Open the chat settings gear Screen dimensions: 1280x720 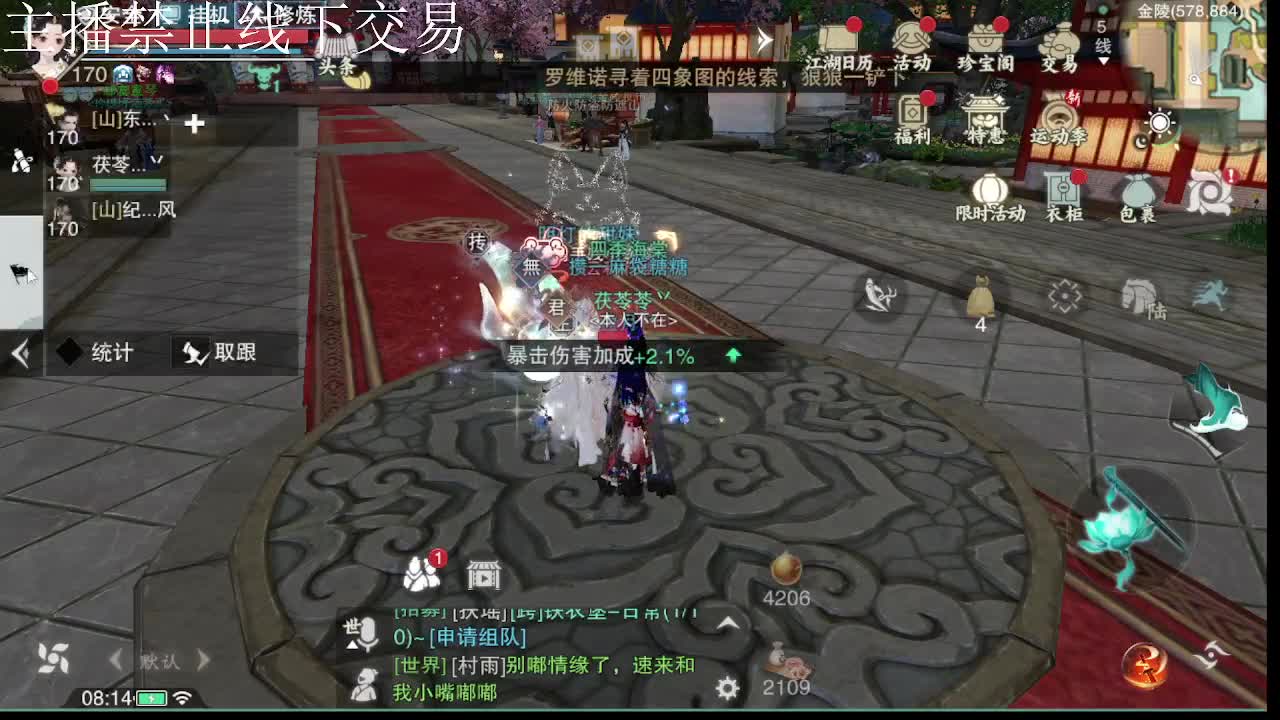[727, 688]
